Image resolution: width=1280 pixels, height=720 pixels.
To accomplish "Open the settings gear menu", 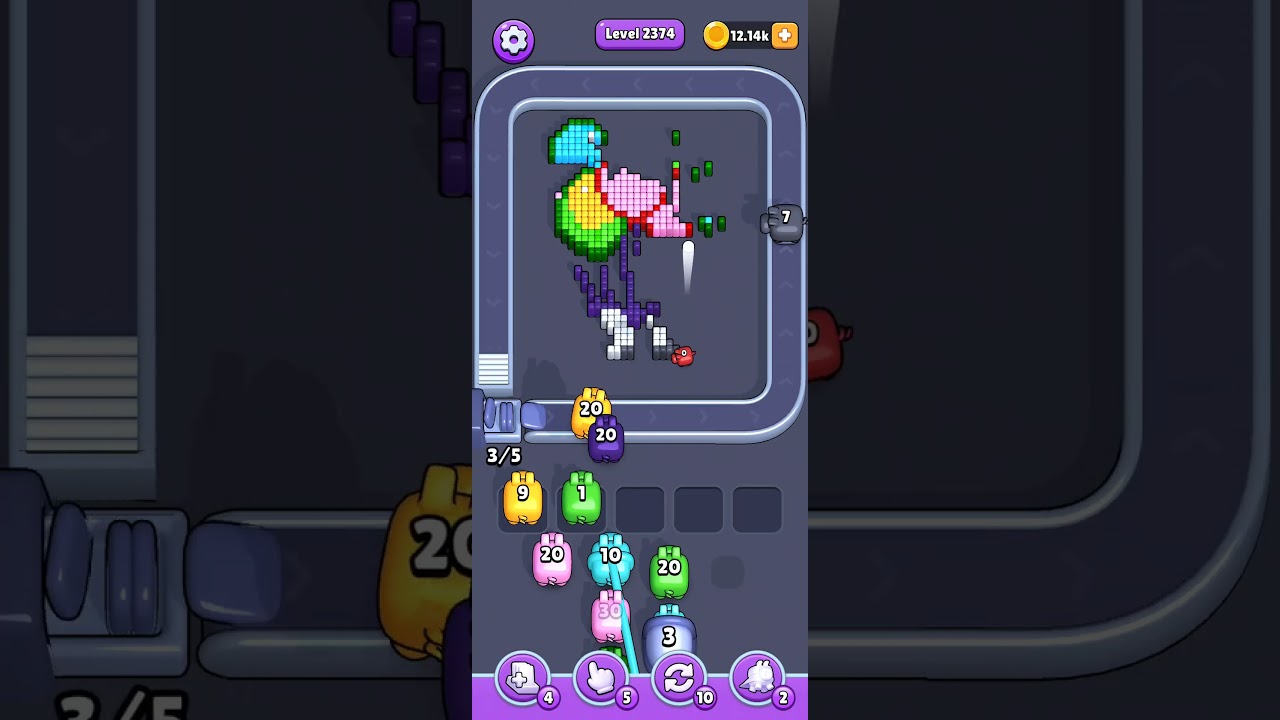I will tap(514, 39).
